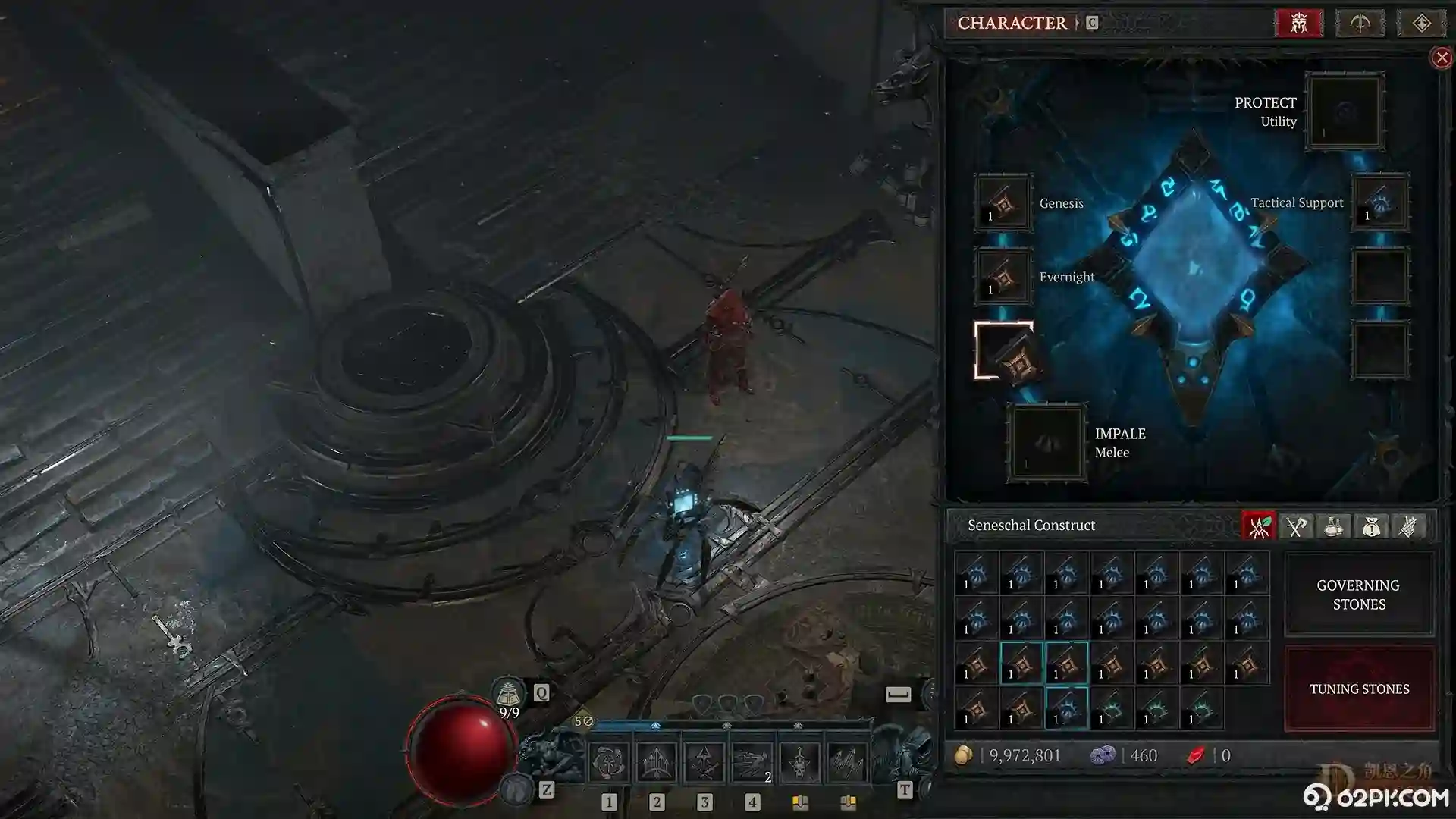This screenshot has width=1456, height=819.
Task: Choose the IMPALE Melee skill slot
Action: point(1046,443)
